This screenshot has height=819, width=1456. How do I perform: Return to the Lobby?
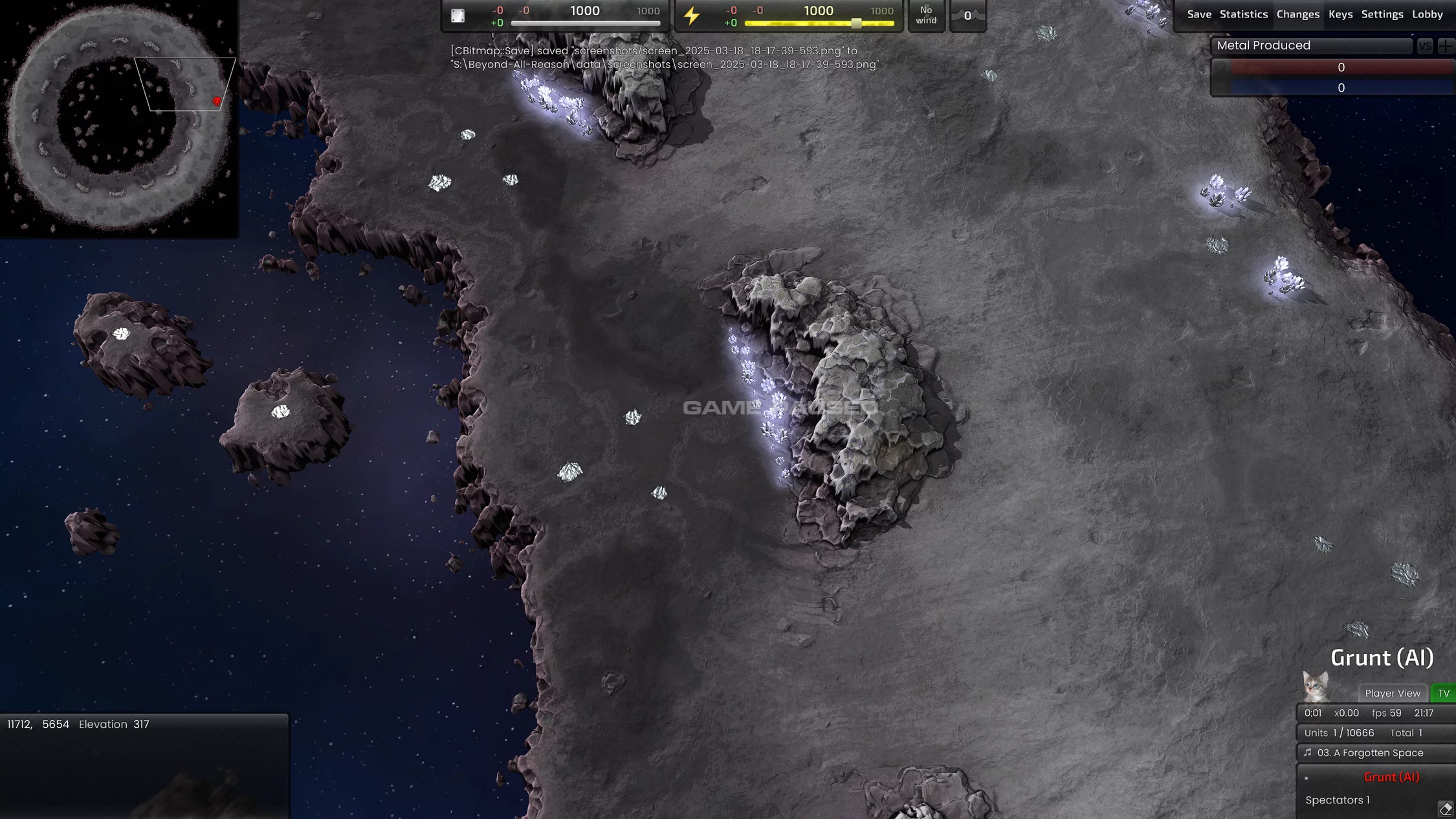(x=1427, y=14)
